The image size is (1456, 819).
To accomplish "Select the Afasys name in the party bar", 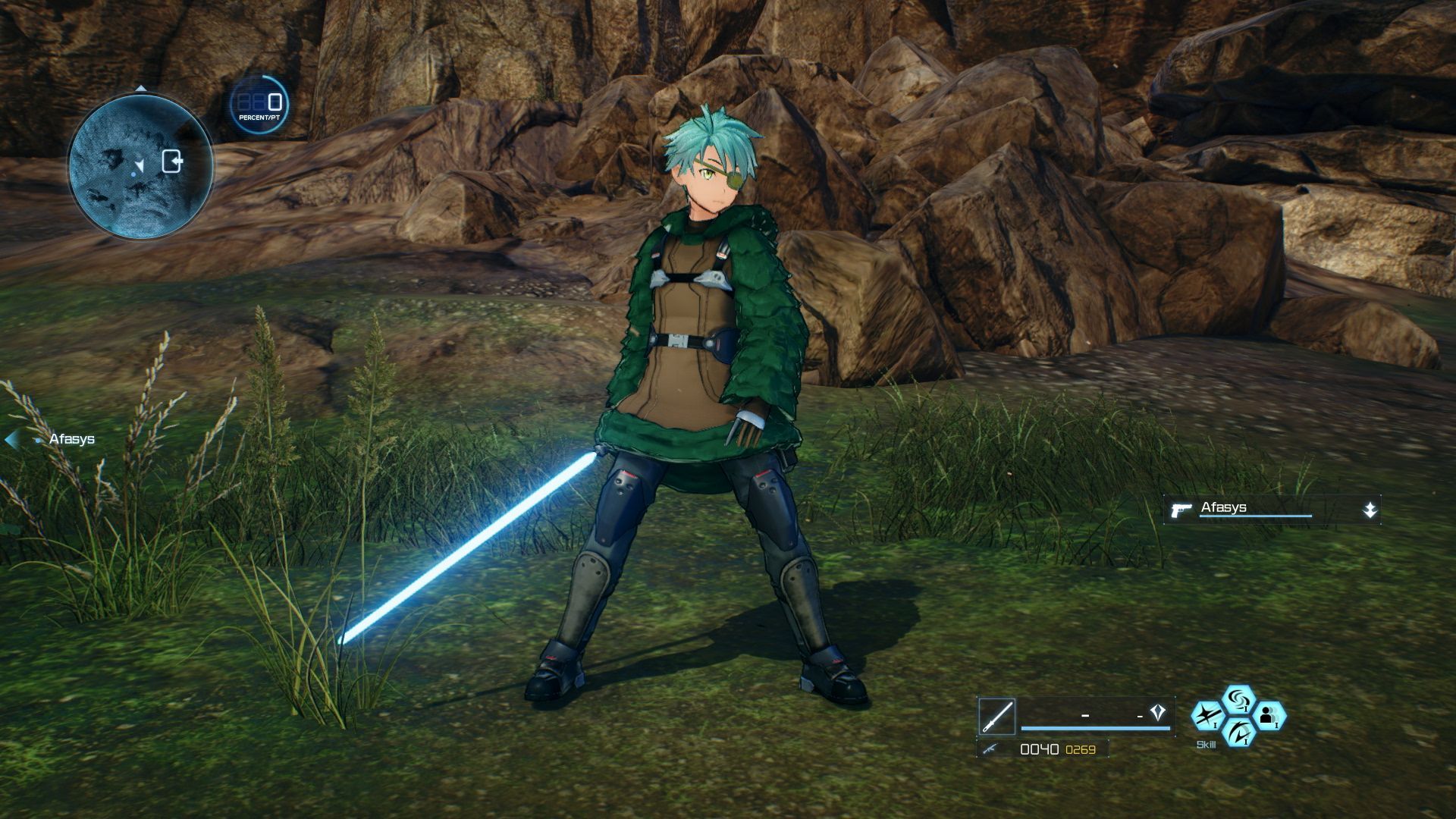I will pyautogui.click(x=1223, y=507).
